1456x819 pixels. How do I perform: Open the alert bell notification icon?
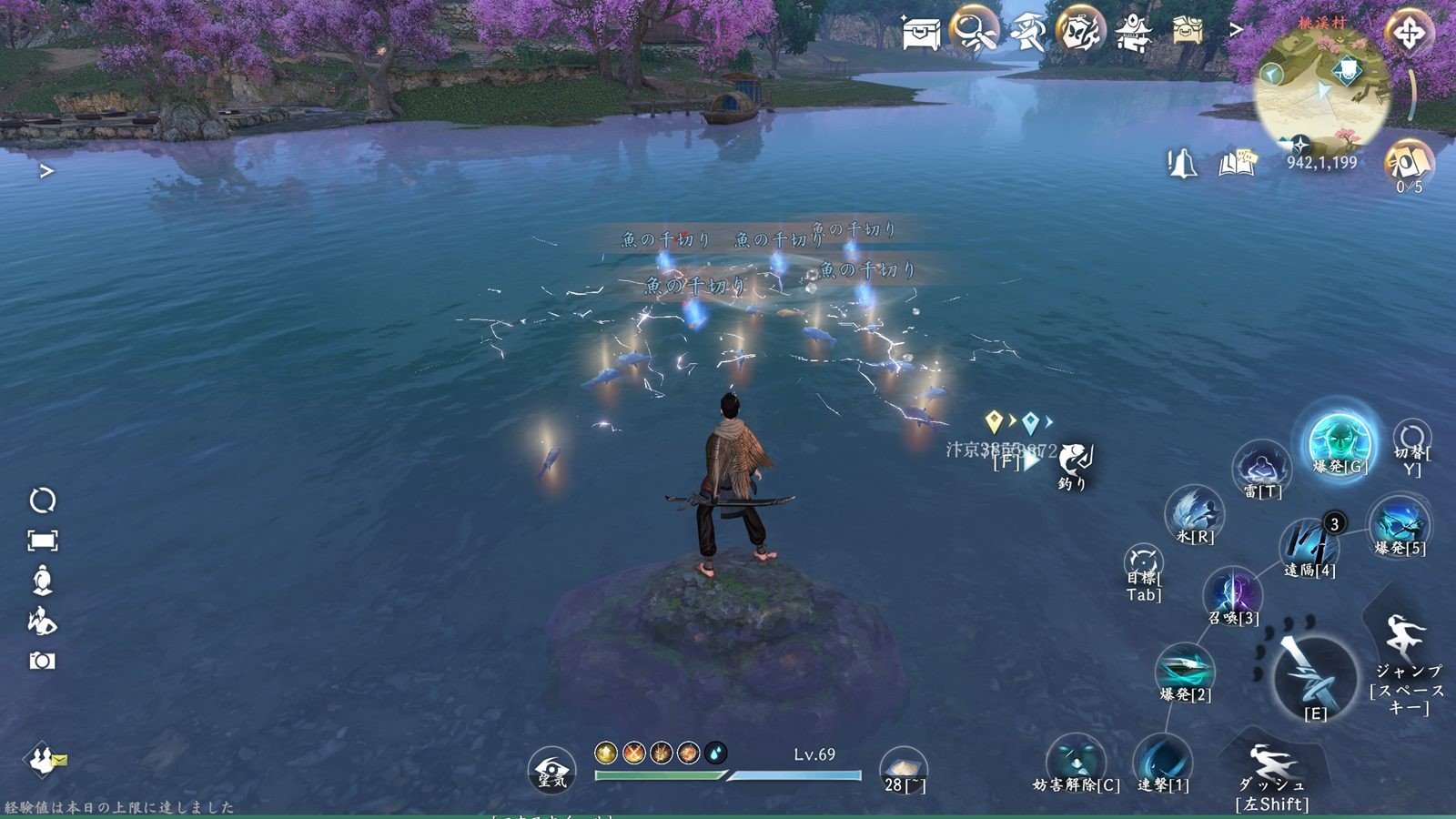click(x=1181, y=164)
